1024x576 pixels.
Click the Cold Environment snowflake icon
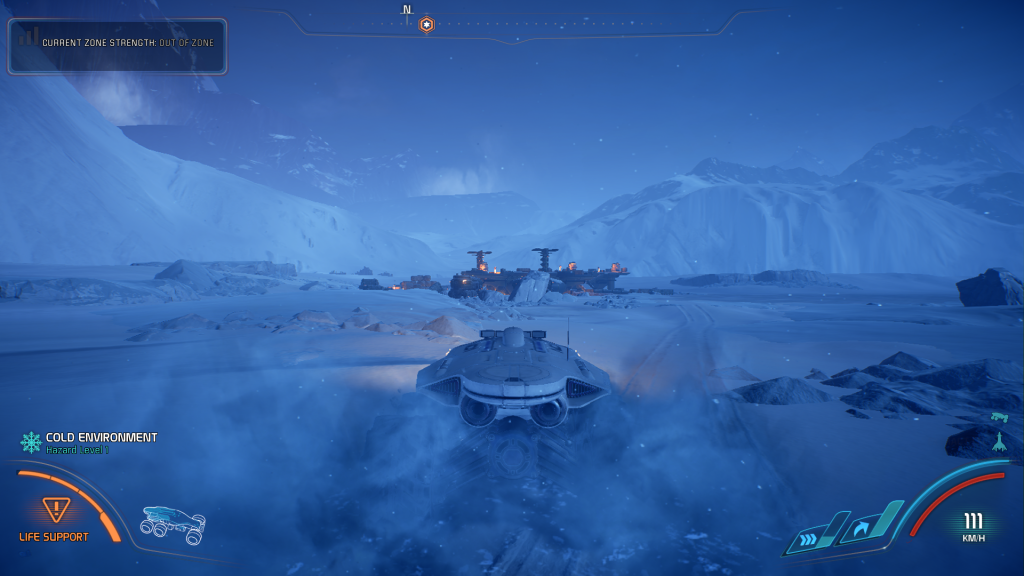click(31, 441)
